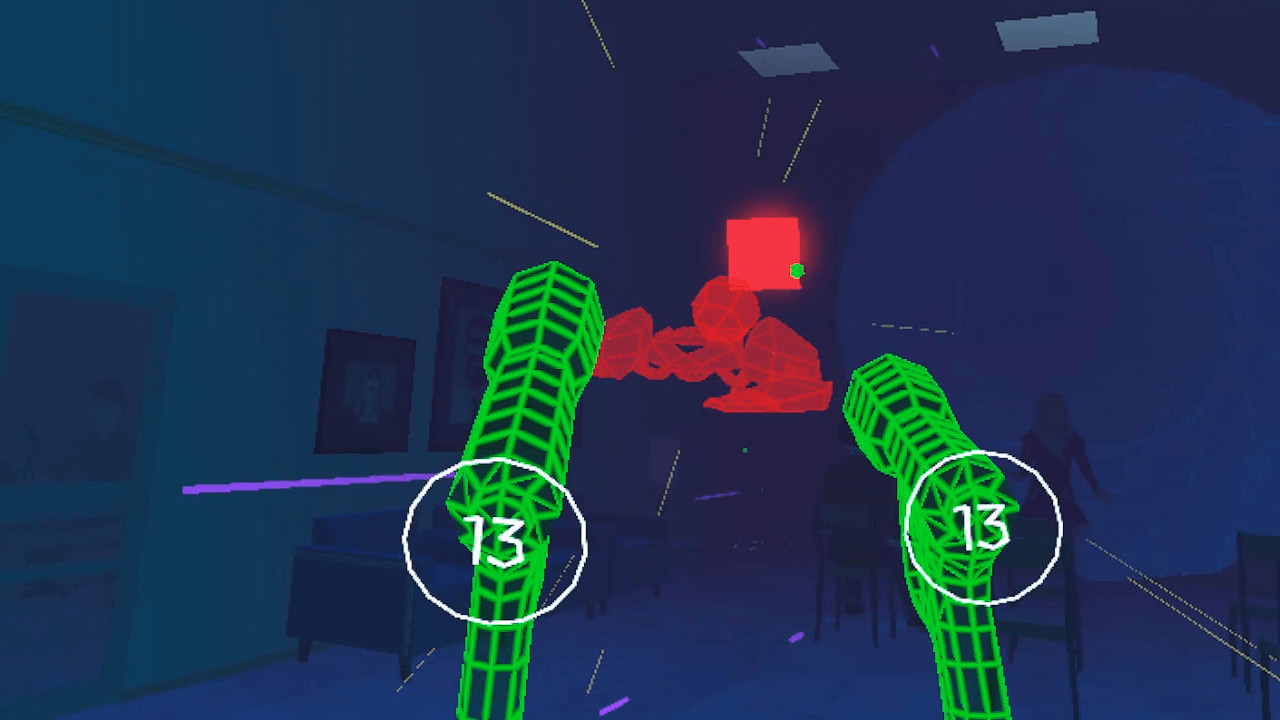The height and width of the screenshot is (720, 1280).
Task: Click the purple laser beam on the left
Action: (300, 484)
